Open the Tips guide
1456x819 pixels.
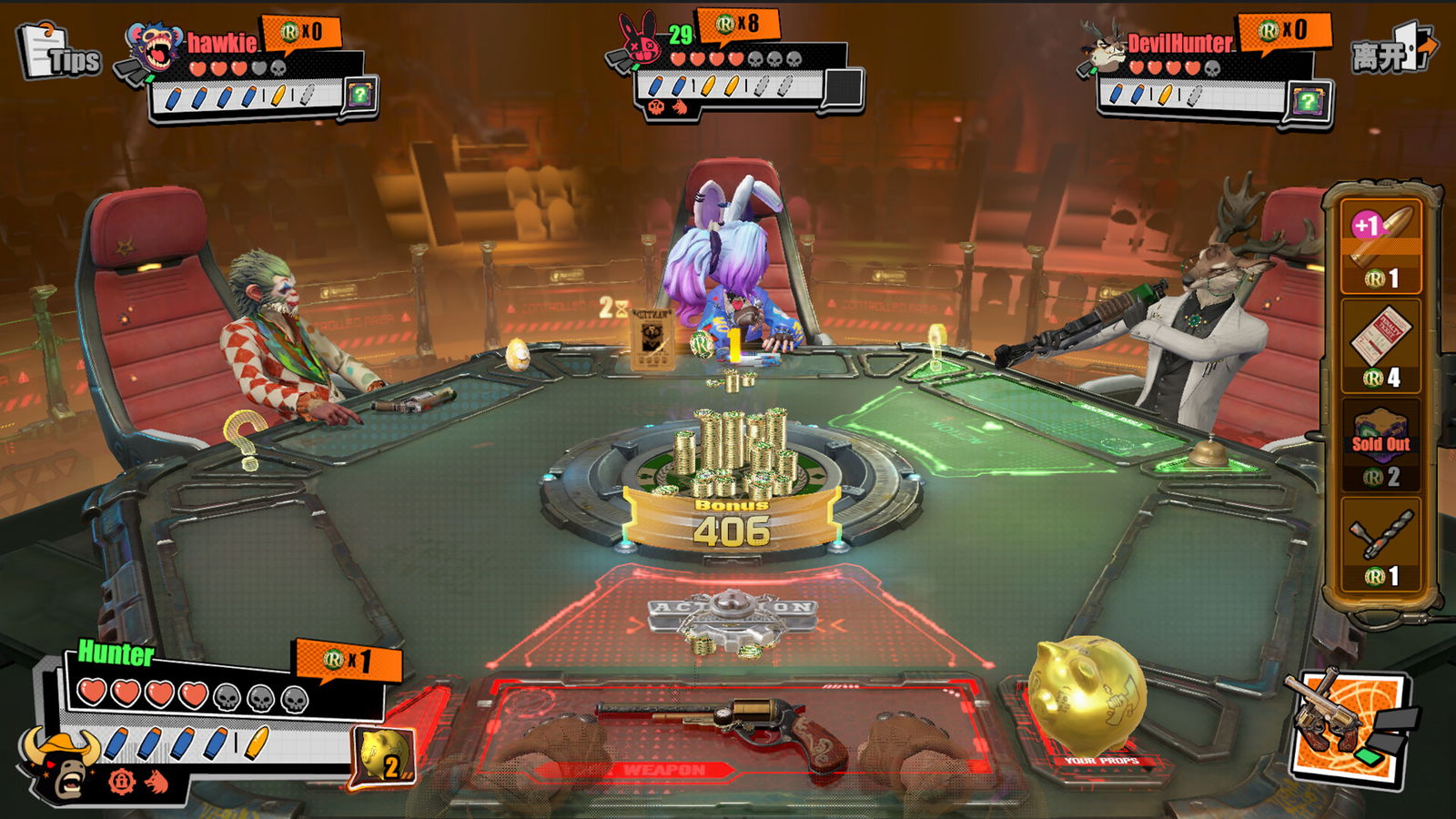click(x=59, y=53)
